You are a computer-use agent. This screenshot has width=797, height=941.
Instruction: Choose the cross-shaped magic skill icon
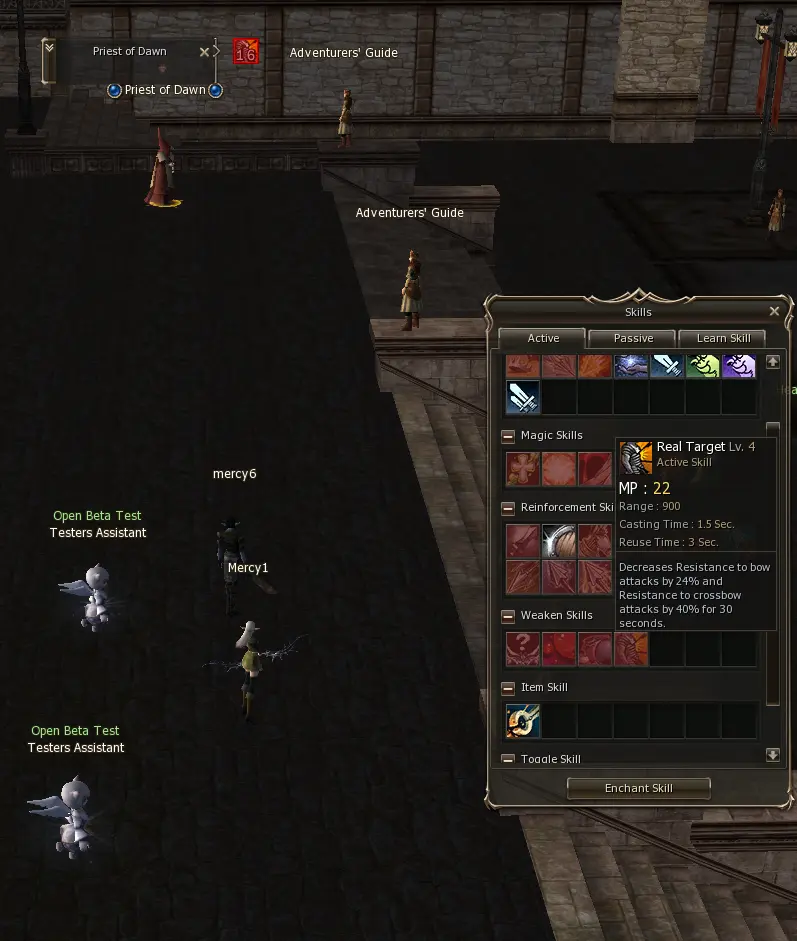coord(523,469)
